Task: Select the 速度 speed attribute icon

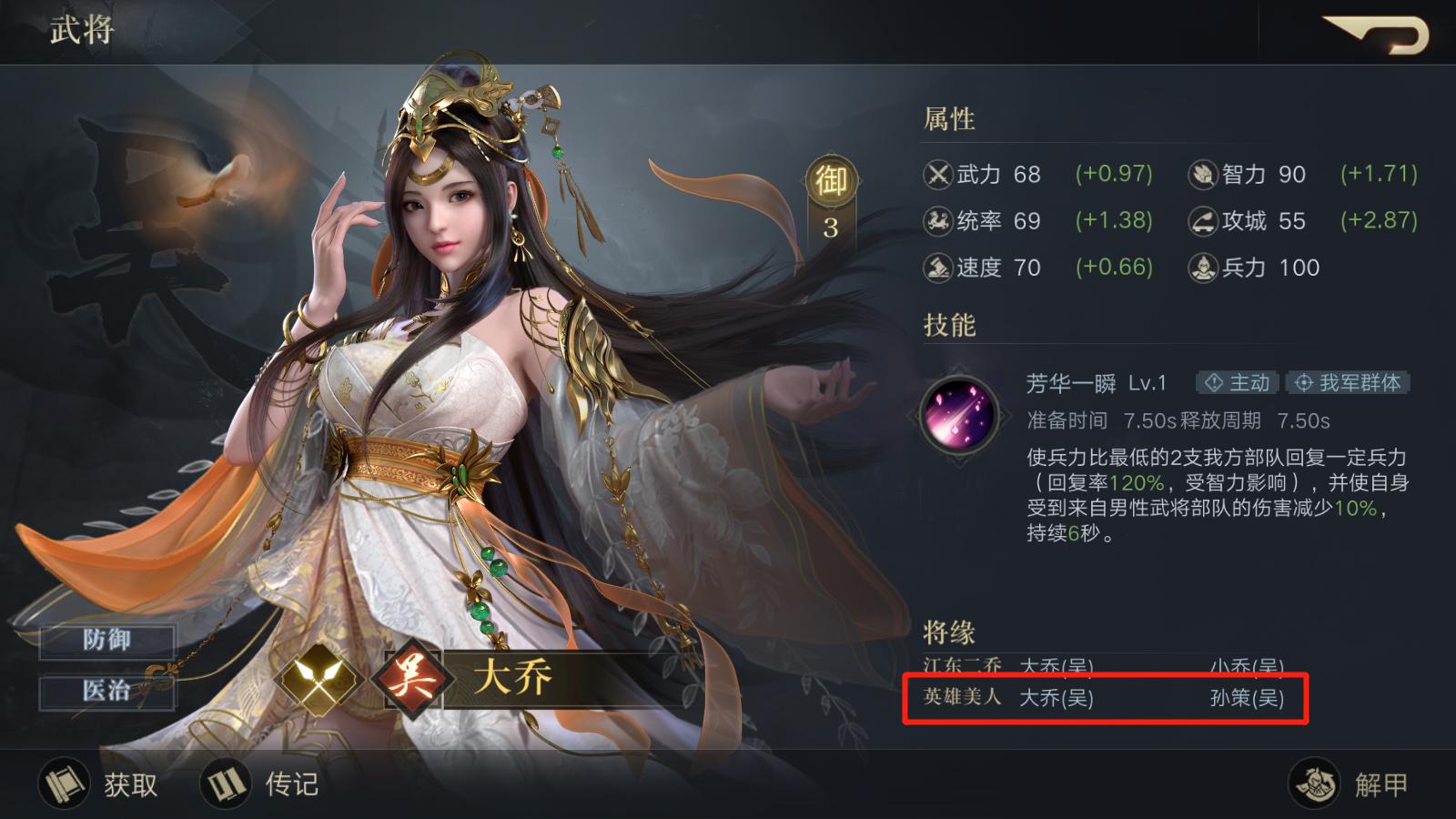Action: [937, 268]
